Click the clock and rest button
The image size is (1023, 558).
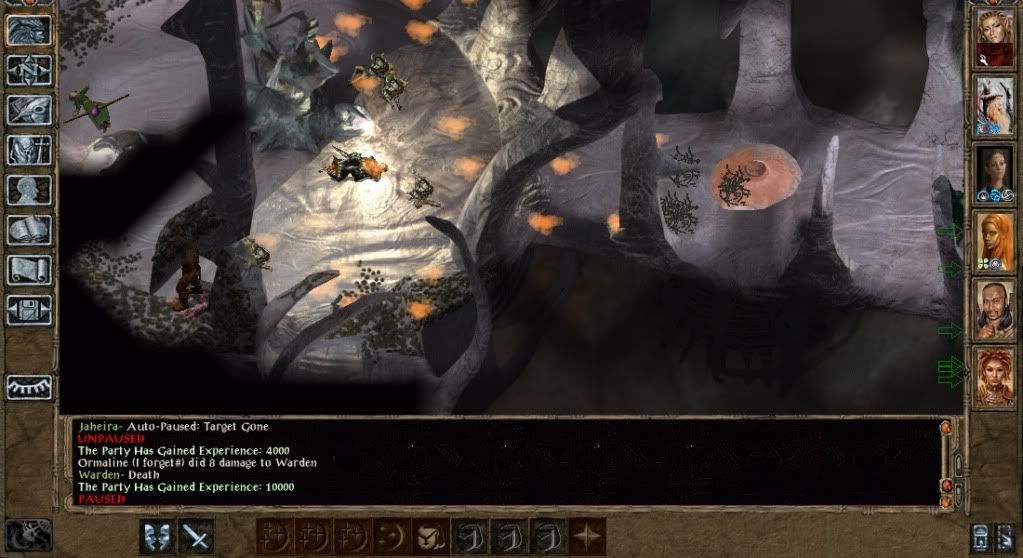tap(28, 536)
